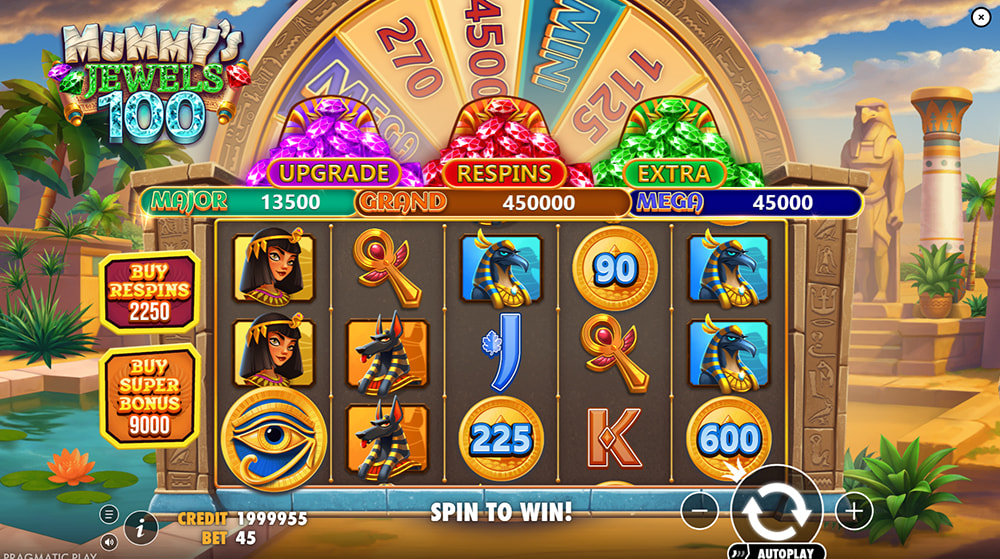Buy Super Bonus for 9000

click(x=150, y=395)
